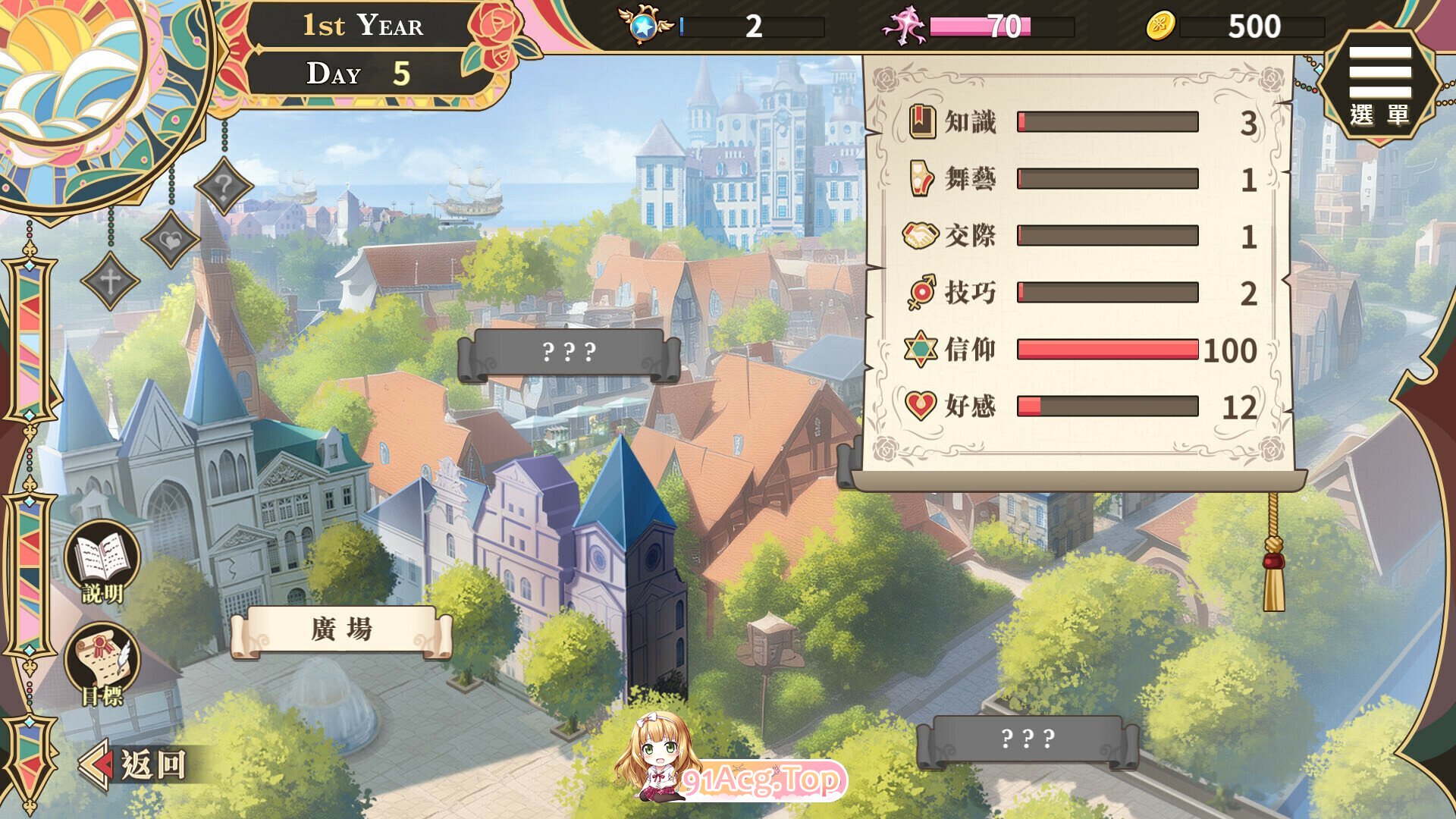
Task: Click the 返回 back button
Action: [x=136, y=764]
